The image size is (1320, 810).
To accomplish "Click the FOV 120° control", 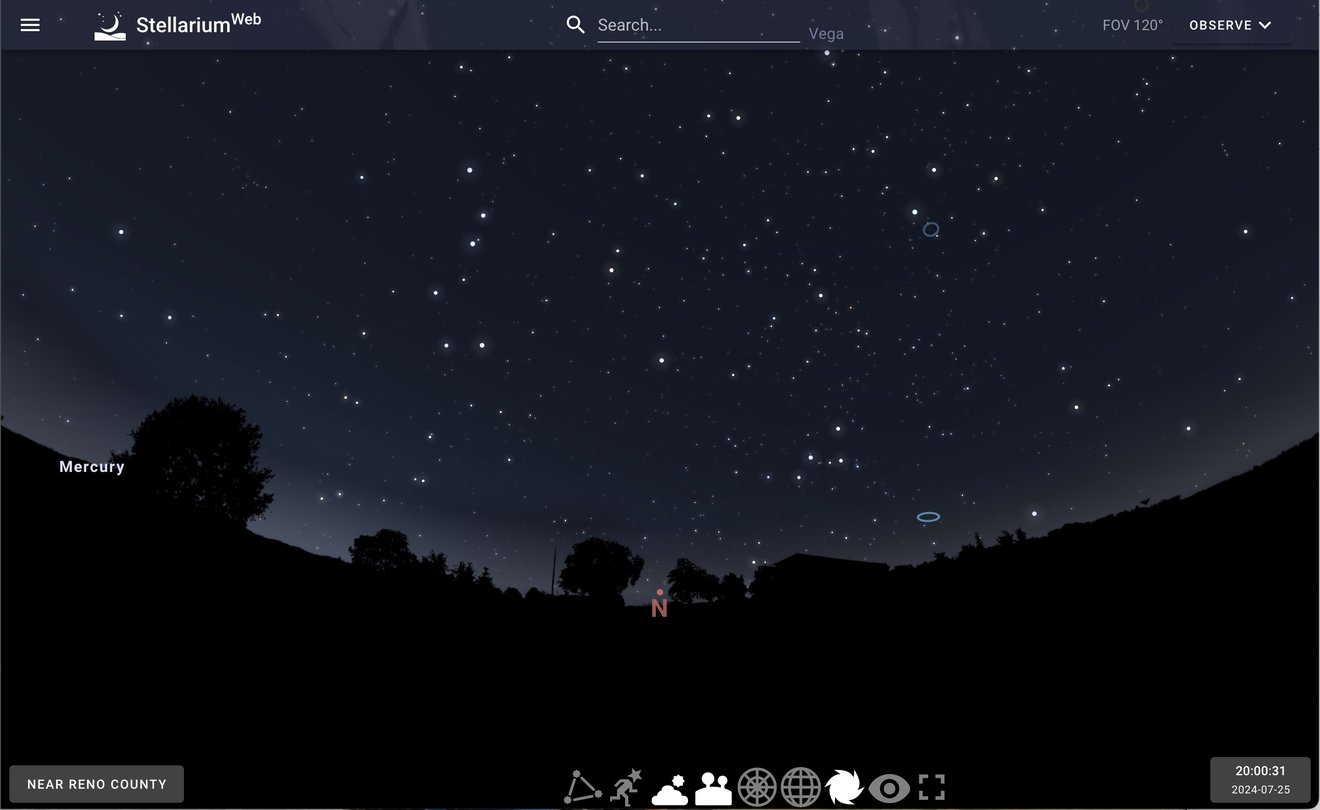I will tap(1131, 24).
